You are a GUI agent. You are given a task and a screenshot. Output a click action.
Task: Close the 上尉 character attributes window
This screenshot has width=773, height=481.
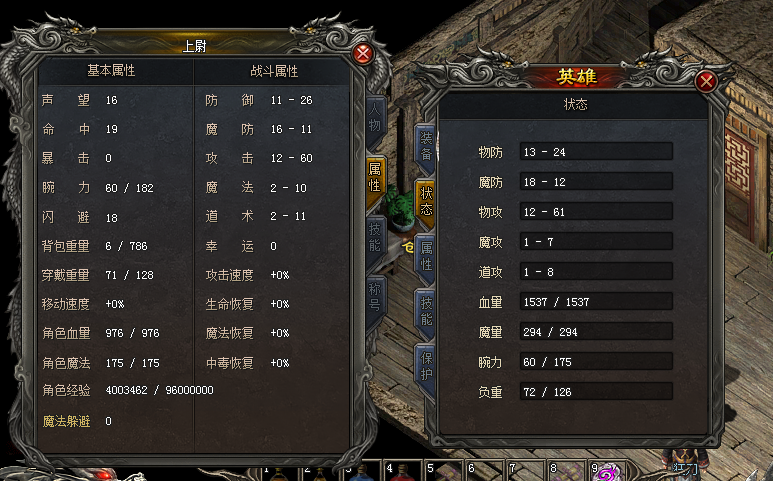pos(364,54)
